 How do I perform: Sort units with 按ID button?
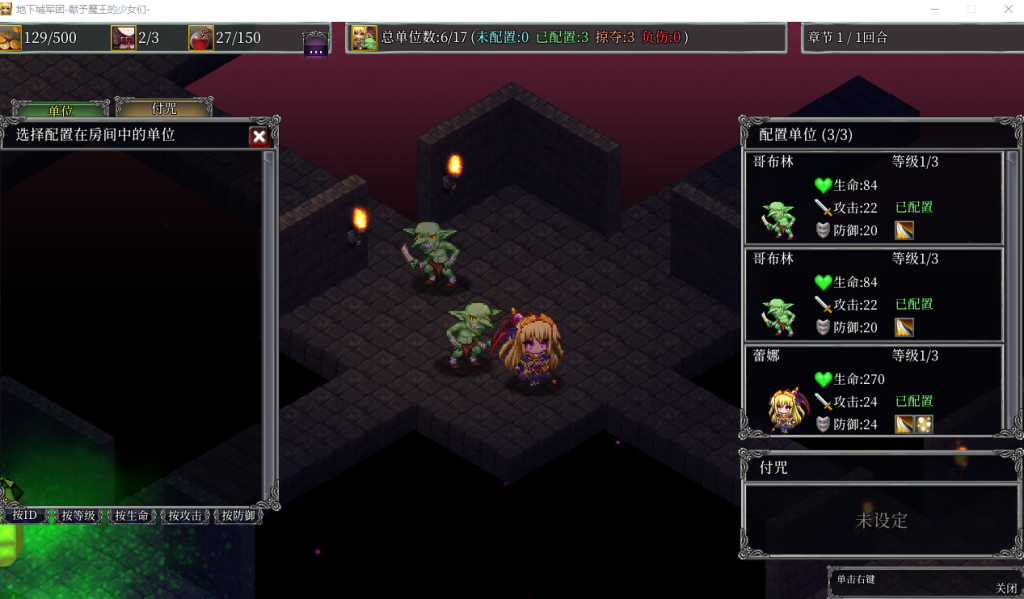[x=24, y=516]
